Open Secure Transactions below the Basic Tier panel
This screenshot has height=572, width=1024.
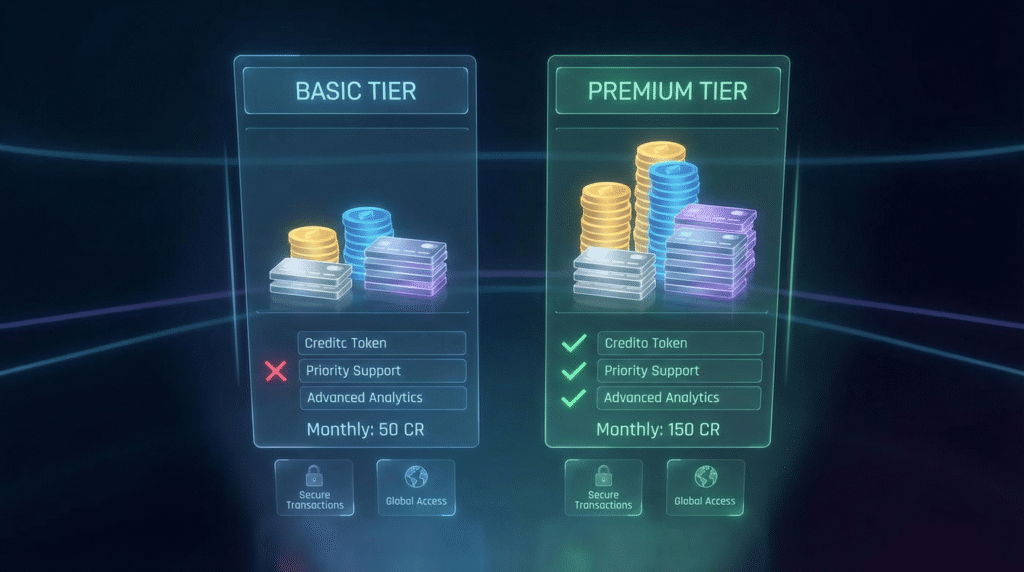(x=315, y=488)
